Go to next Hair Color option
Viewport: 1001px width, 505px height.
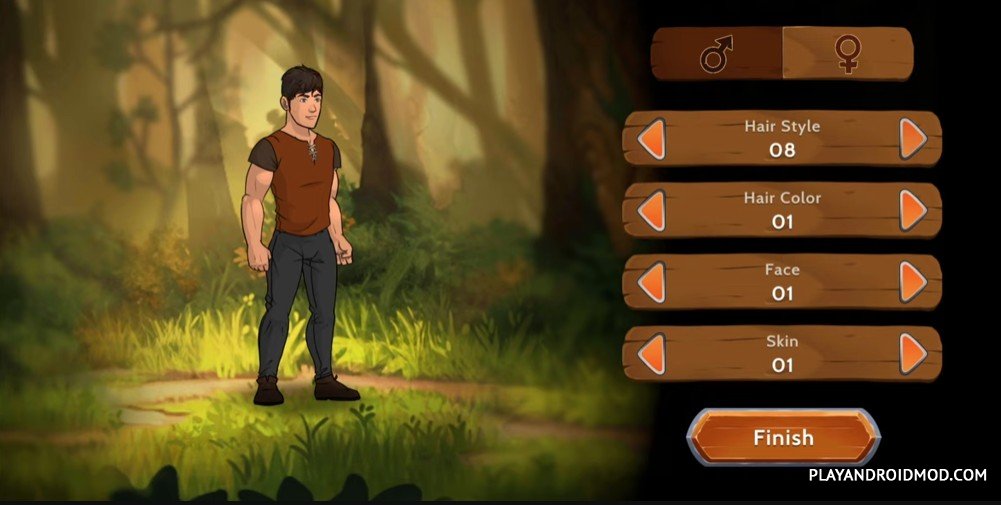click(x=912, y=211)
